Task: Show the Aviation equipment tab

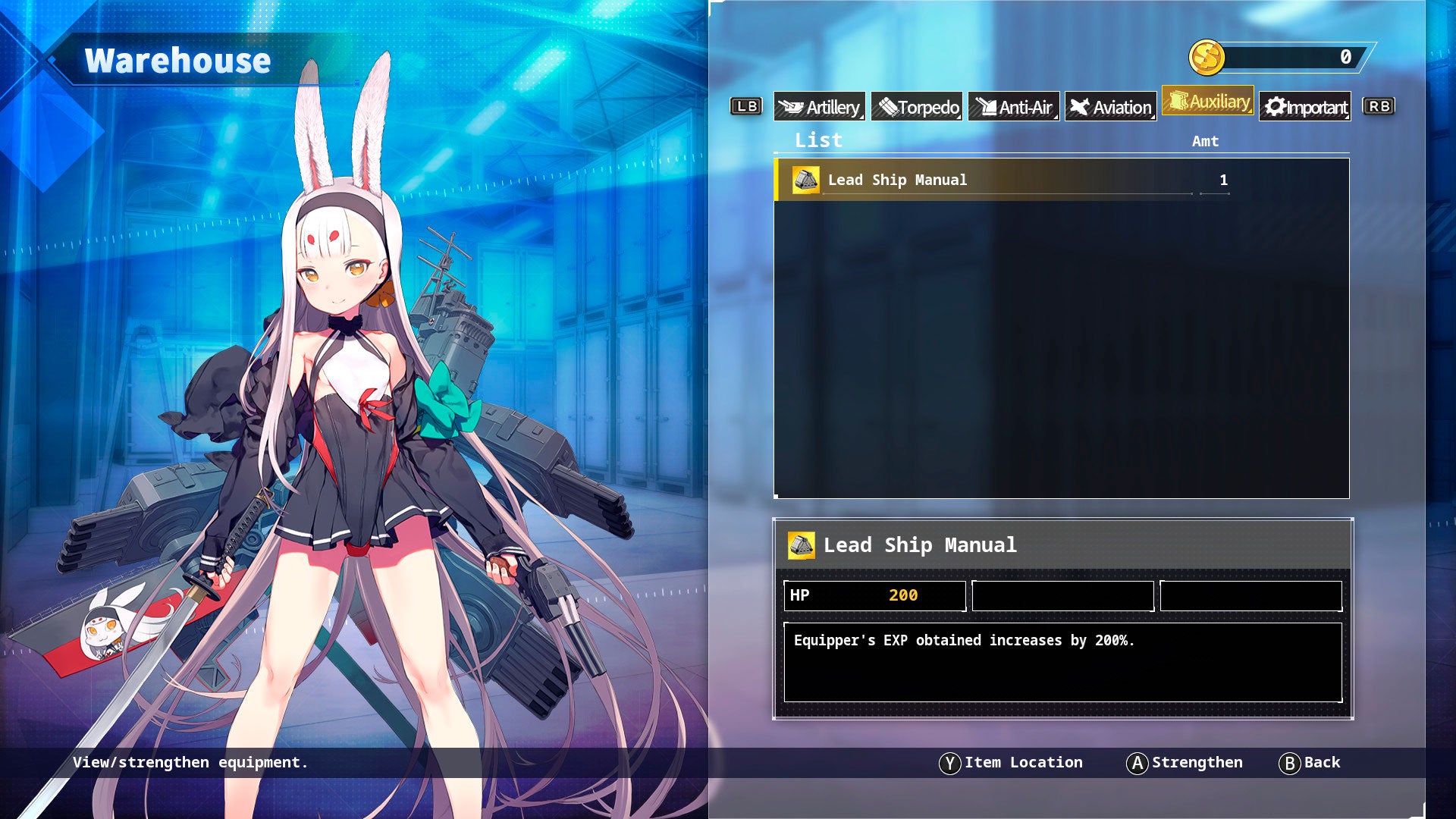Action: 1111,107
